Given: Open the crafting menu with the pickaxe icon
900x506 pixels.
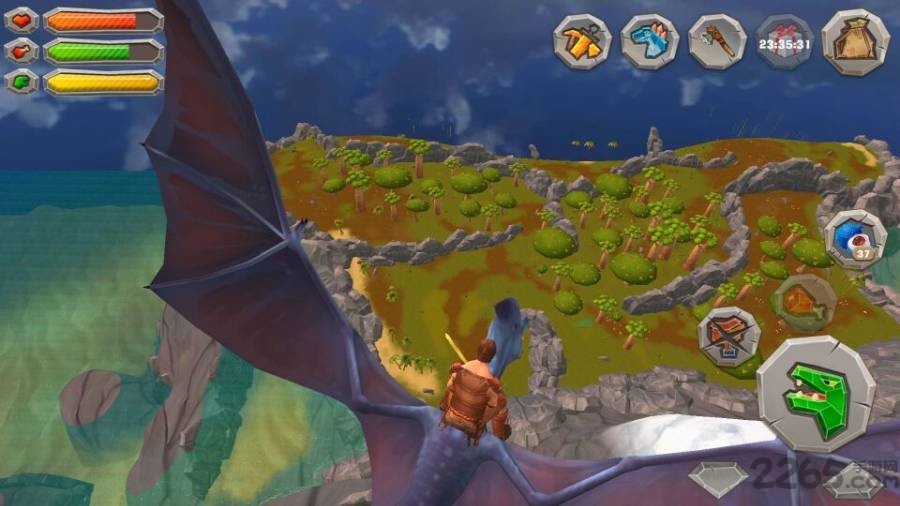Looking at the screenshot, I should [583, 42].
